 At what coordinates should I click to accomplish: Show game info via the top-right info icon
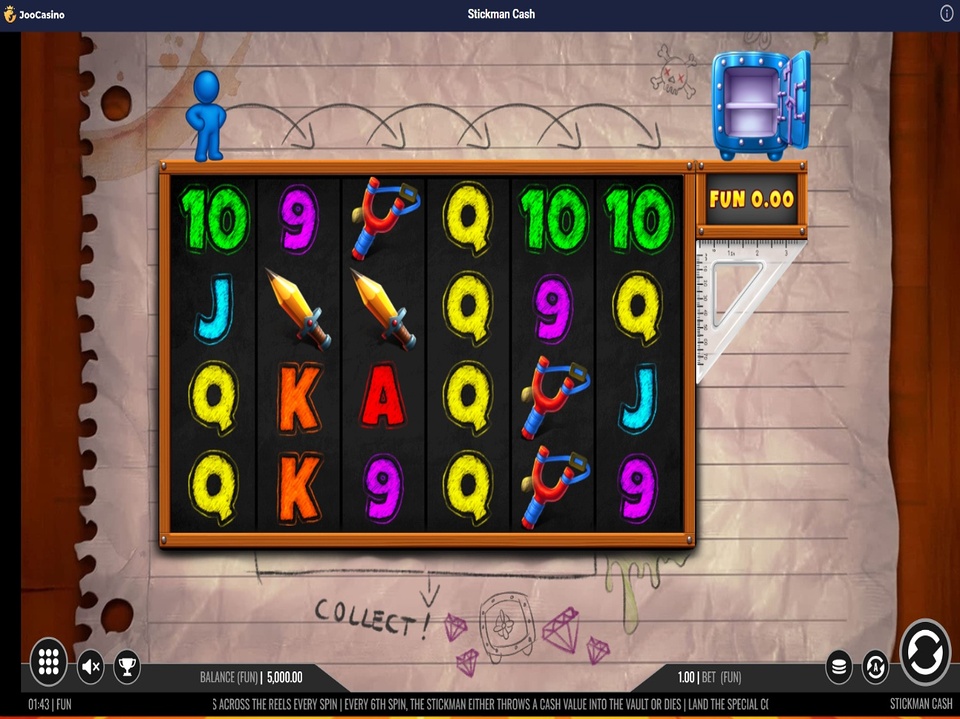pyautogui.click(x=946, y=13)
